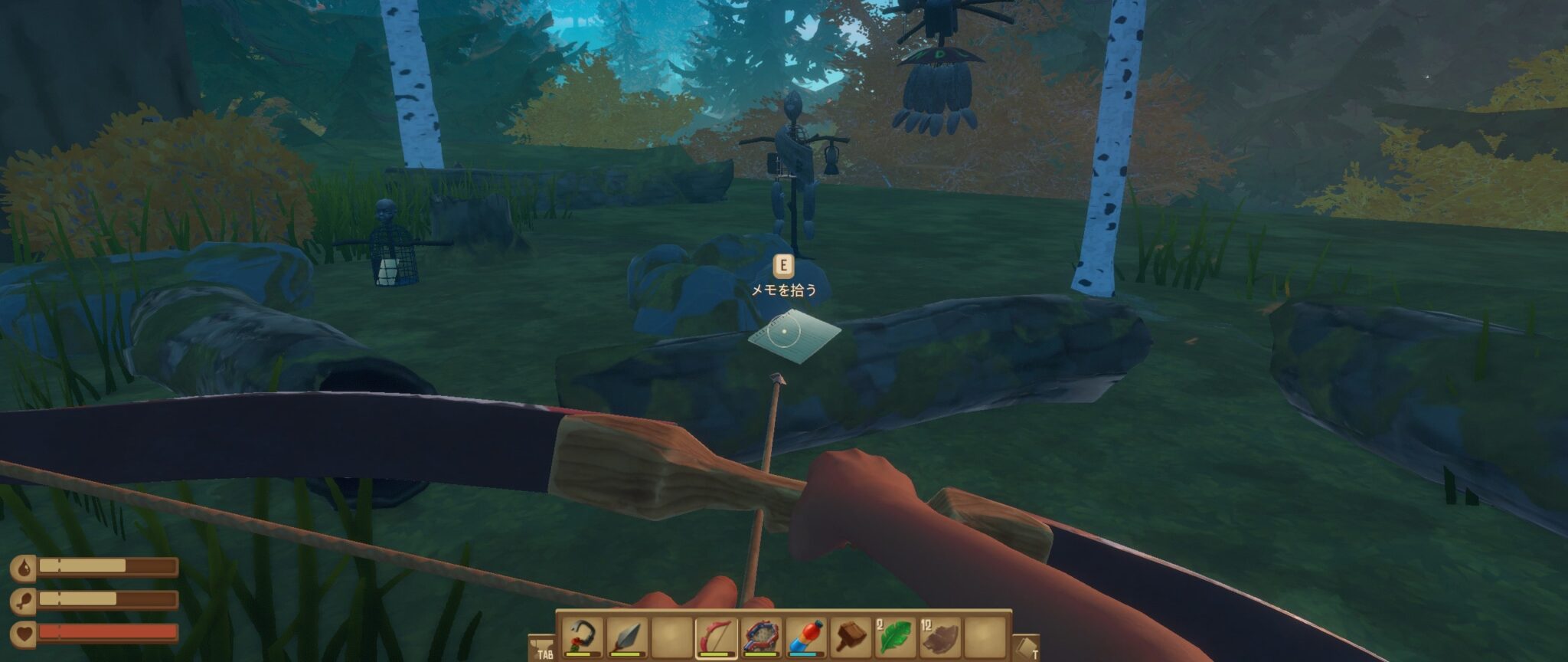Click the selected bow slot
The width and height of the screenshot is (1568, 662).
click(x=716, y=637)
